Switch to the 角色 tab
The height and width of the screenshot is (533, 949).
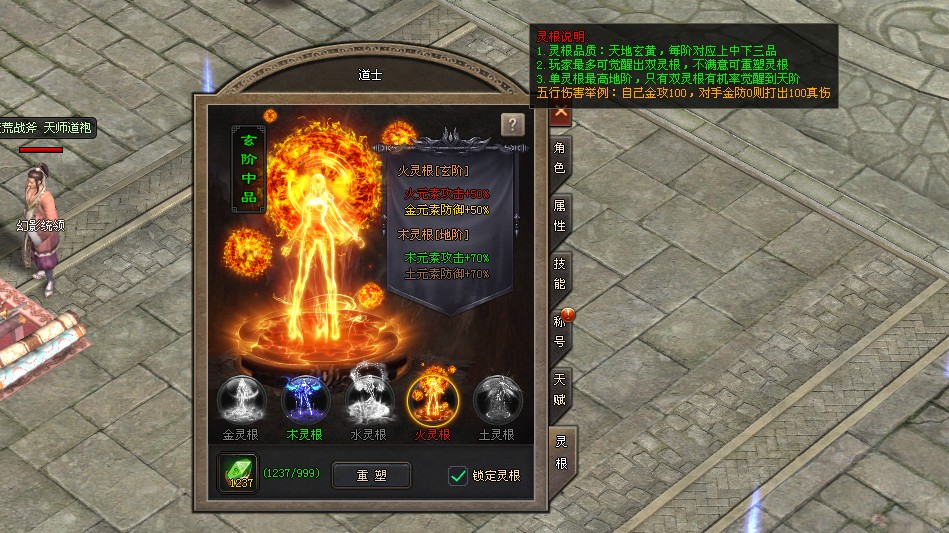560,158
